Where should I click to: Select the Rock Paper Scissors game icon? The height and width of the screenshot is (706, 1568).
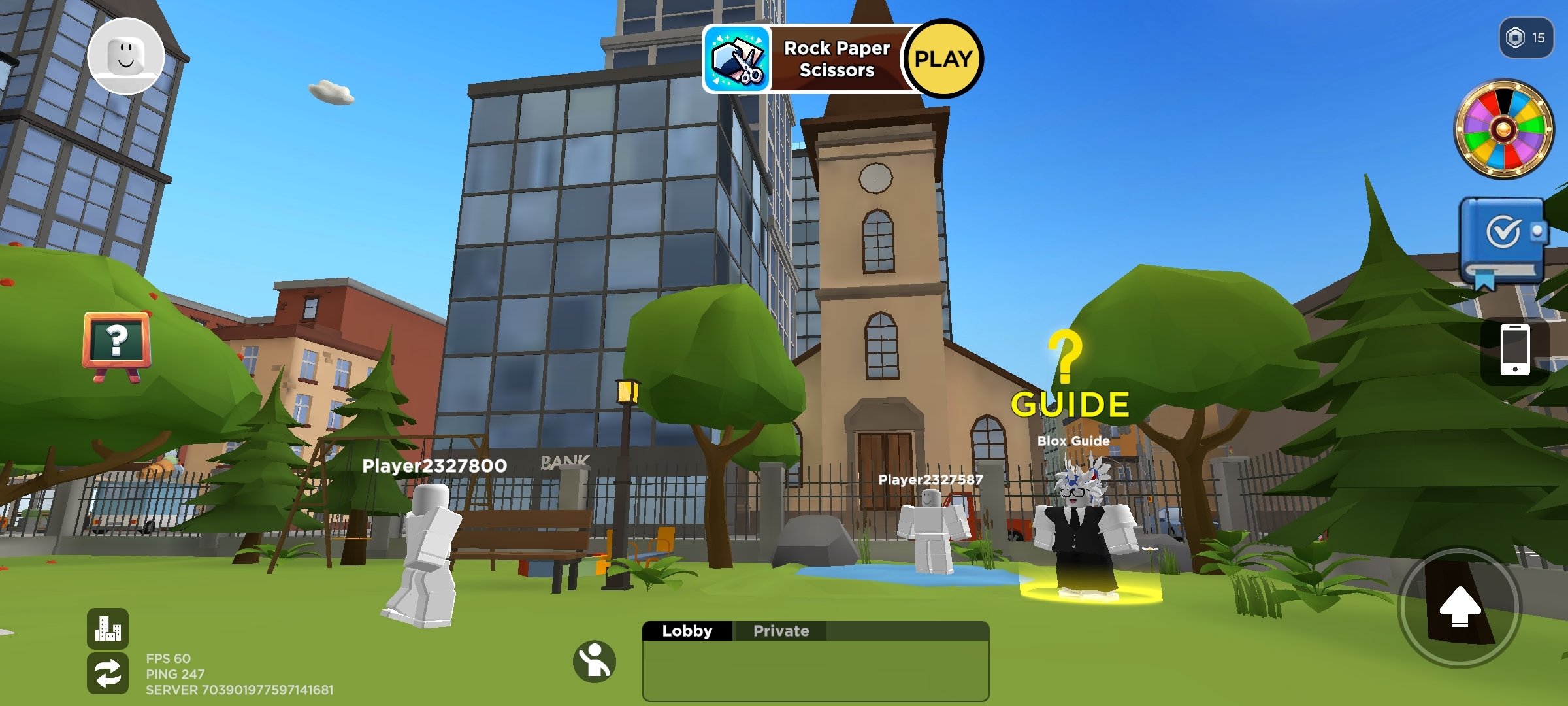click(738, 59)
